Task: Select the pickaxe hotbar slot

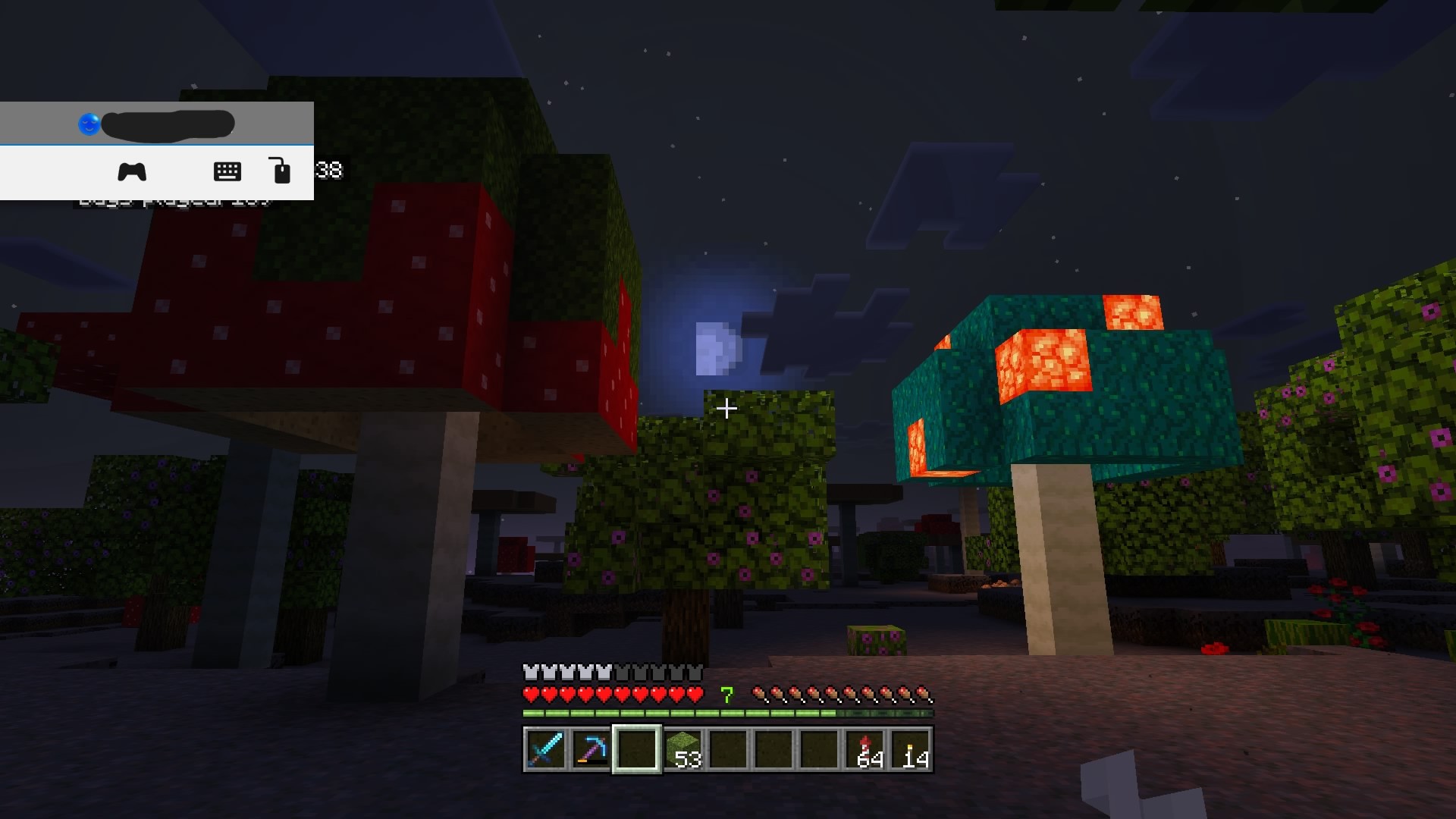Action: click(591, 749)
